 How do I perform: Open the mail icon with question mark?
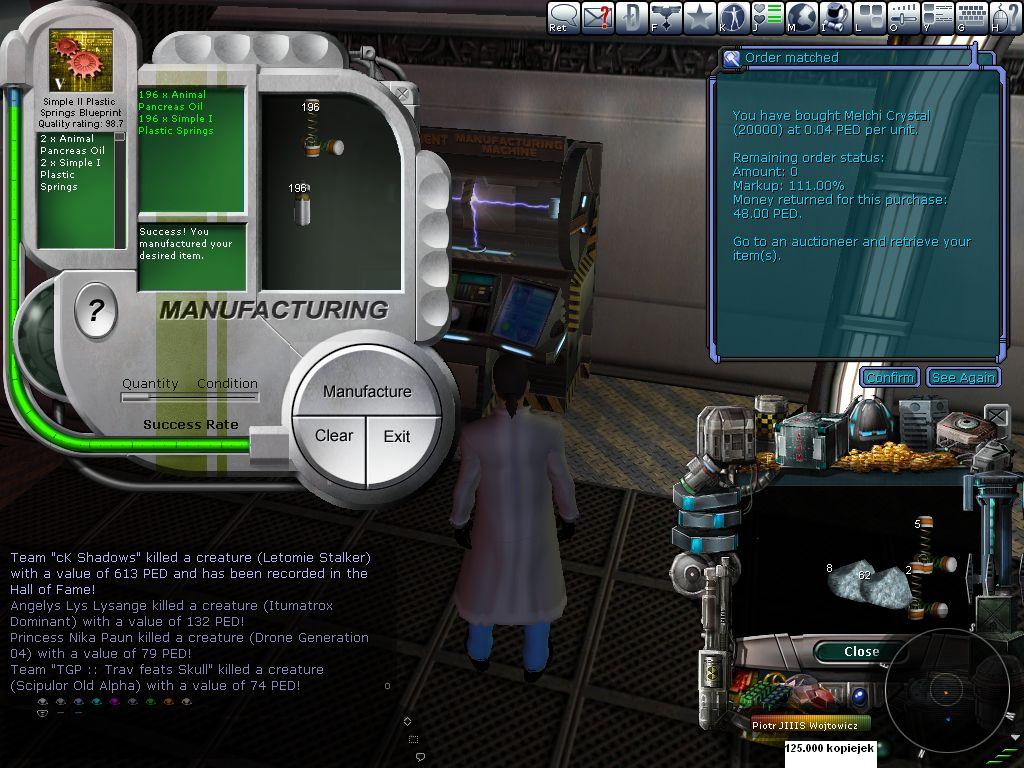click(x=598, y=16)
